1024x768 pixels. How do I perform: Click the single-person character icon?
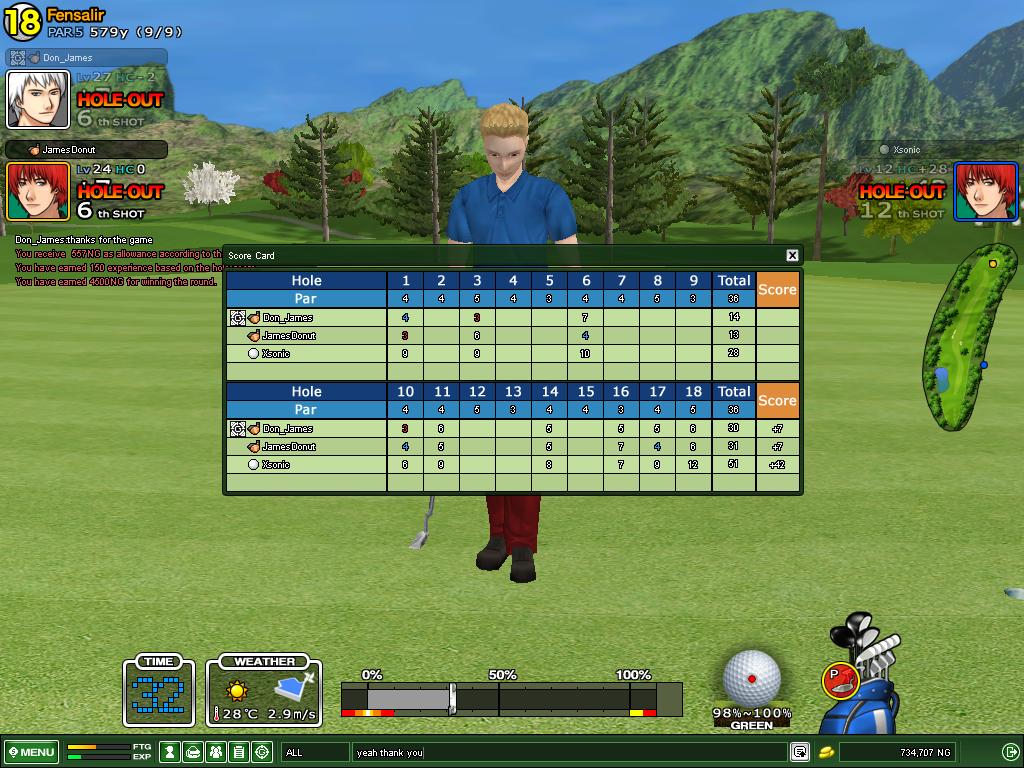pos(171,752)
